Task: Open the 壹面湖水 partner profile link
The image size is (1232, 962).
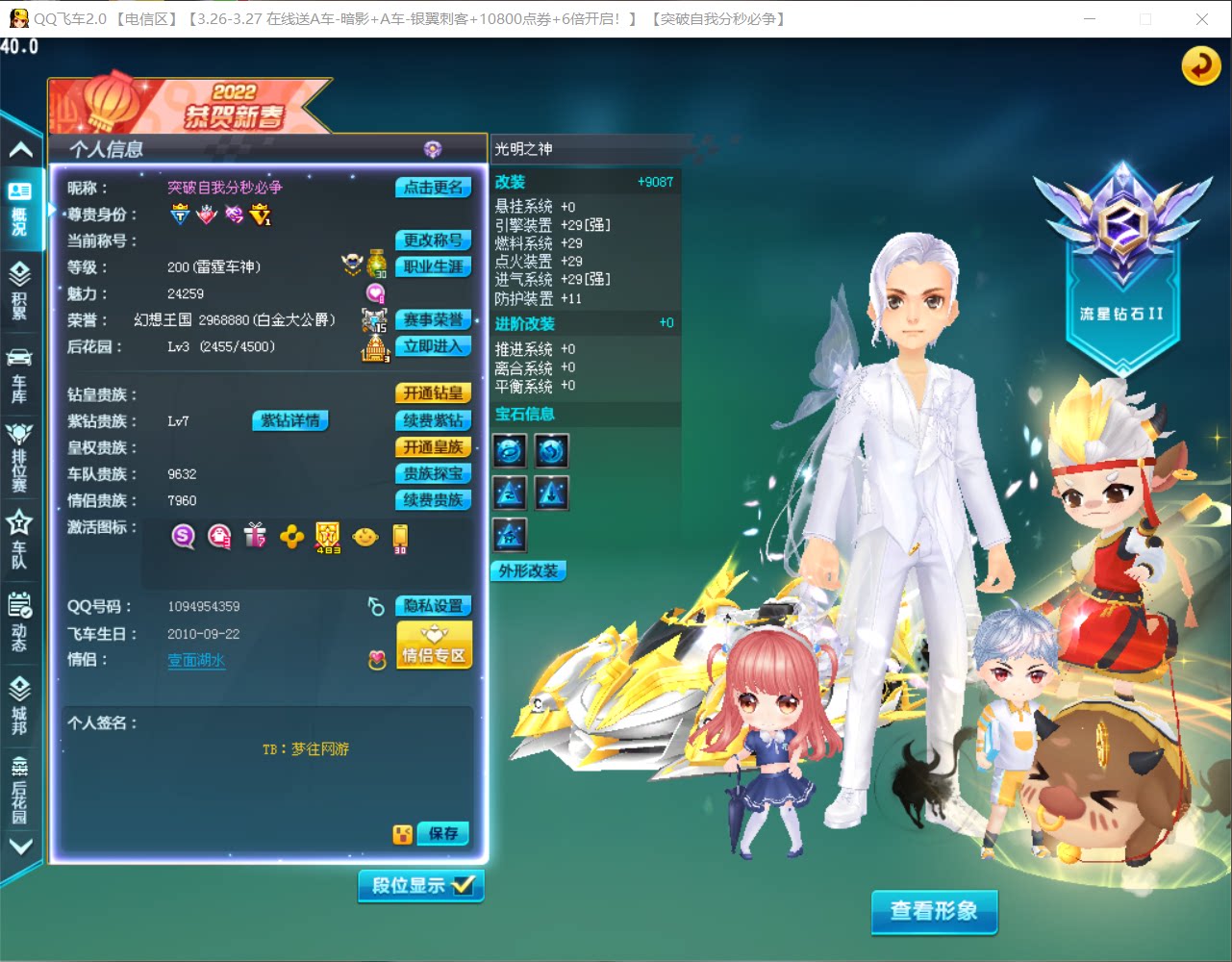Action: 195,661
